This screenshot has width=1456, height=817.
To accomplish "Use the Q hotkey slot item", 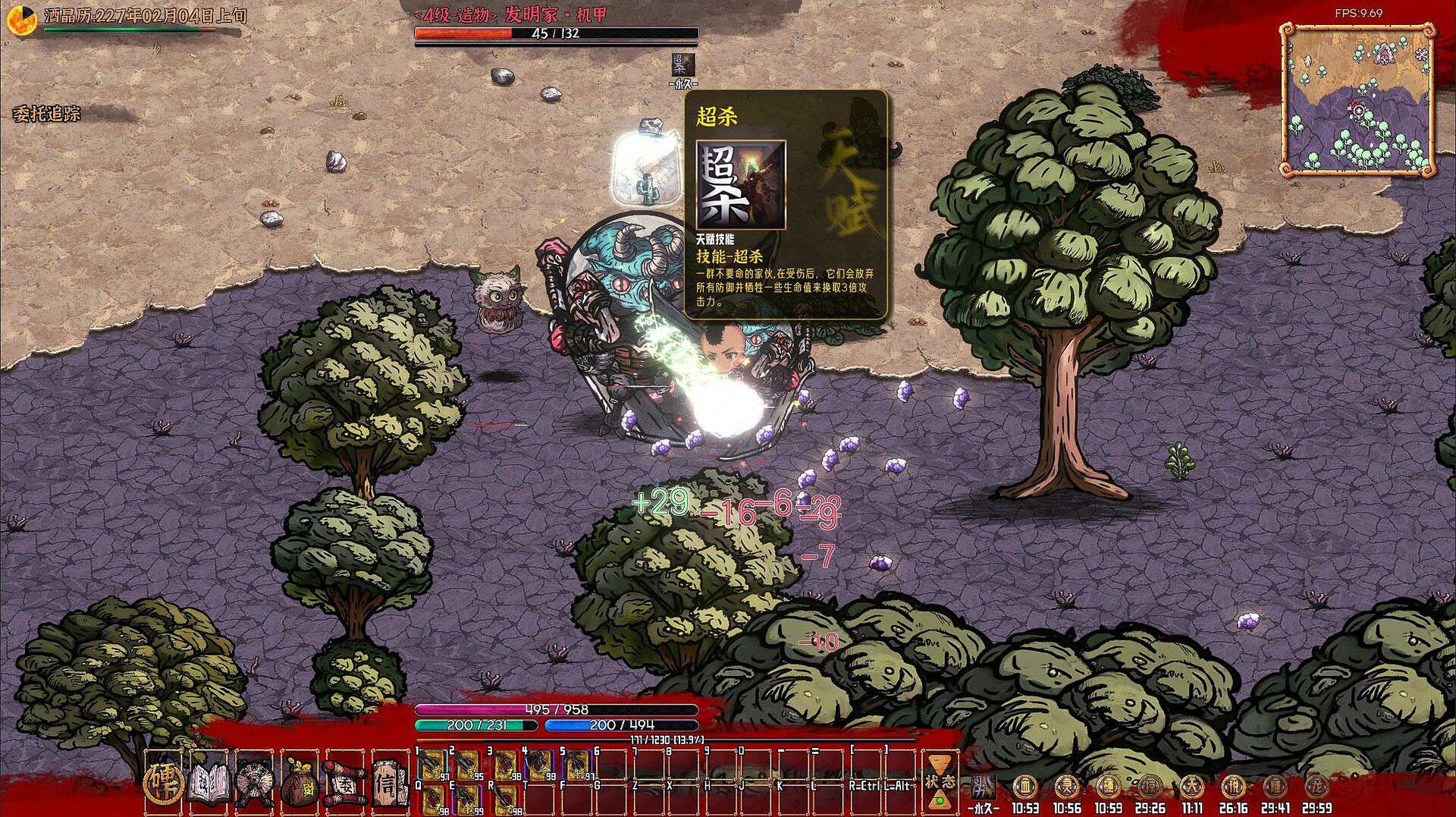I will [x=433, y=798].
